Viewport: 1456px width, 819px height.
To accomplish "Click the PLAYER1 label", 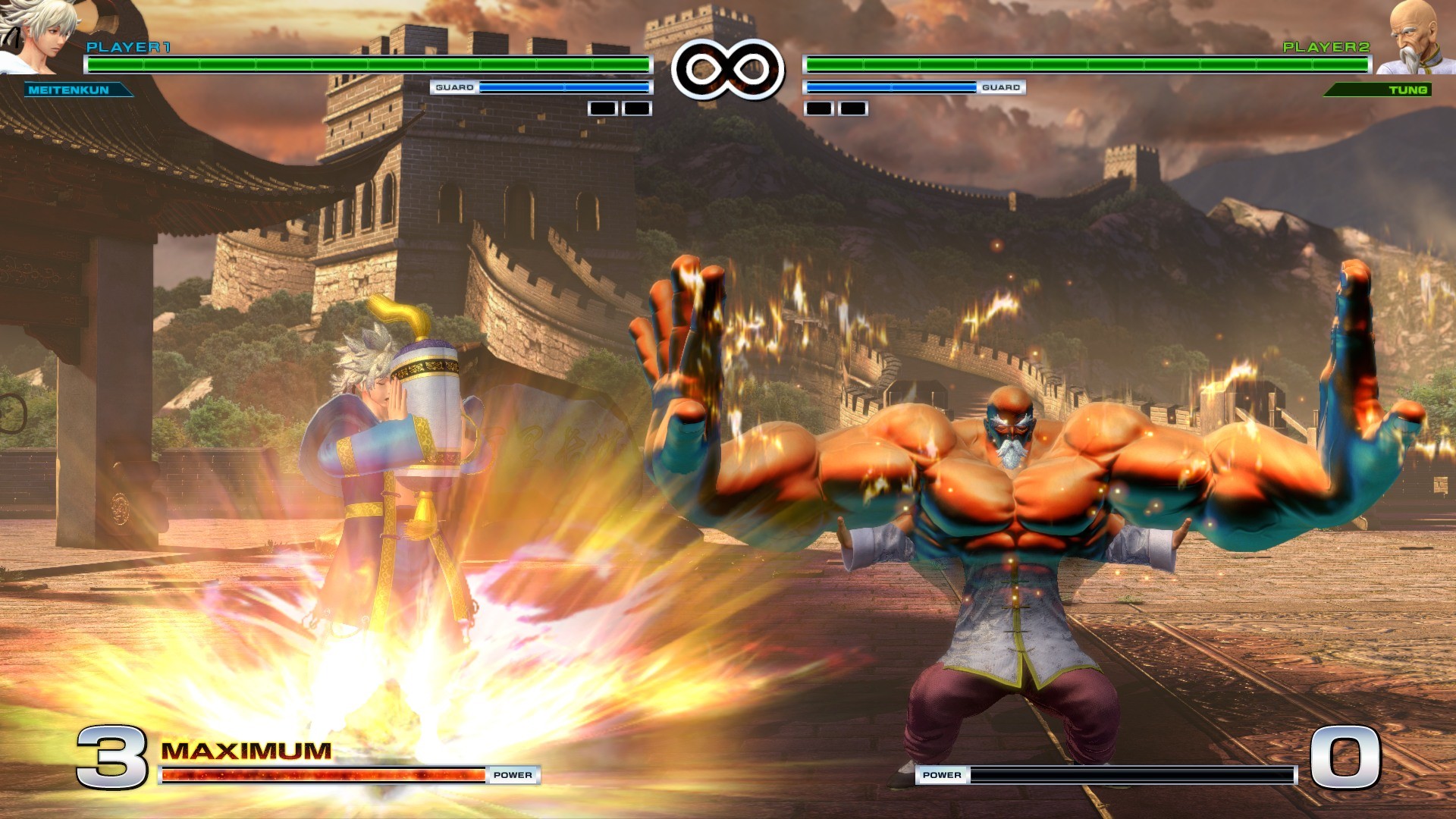I will 127,49.
